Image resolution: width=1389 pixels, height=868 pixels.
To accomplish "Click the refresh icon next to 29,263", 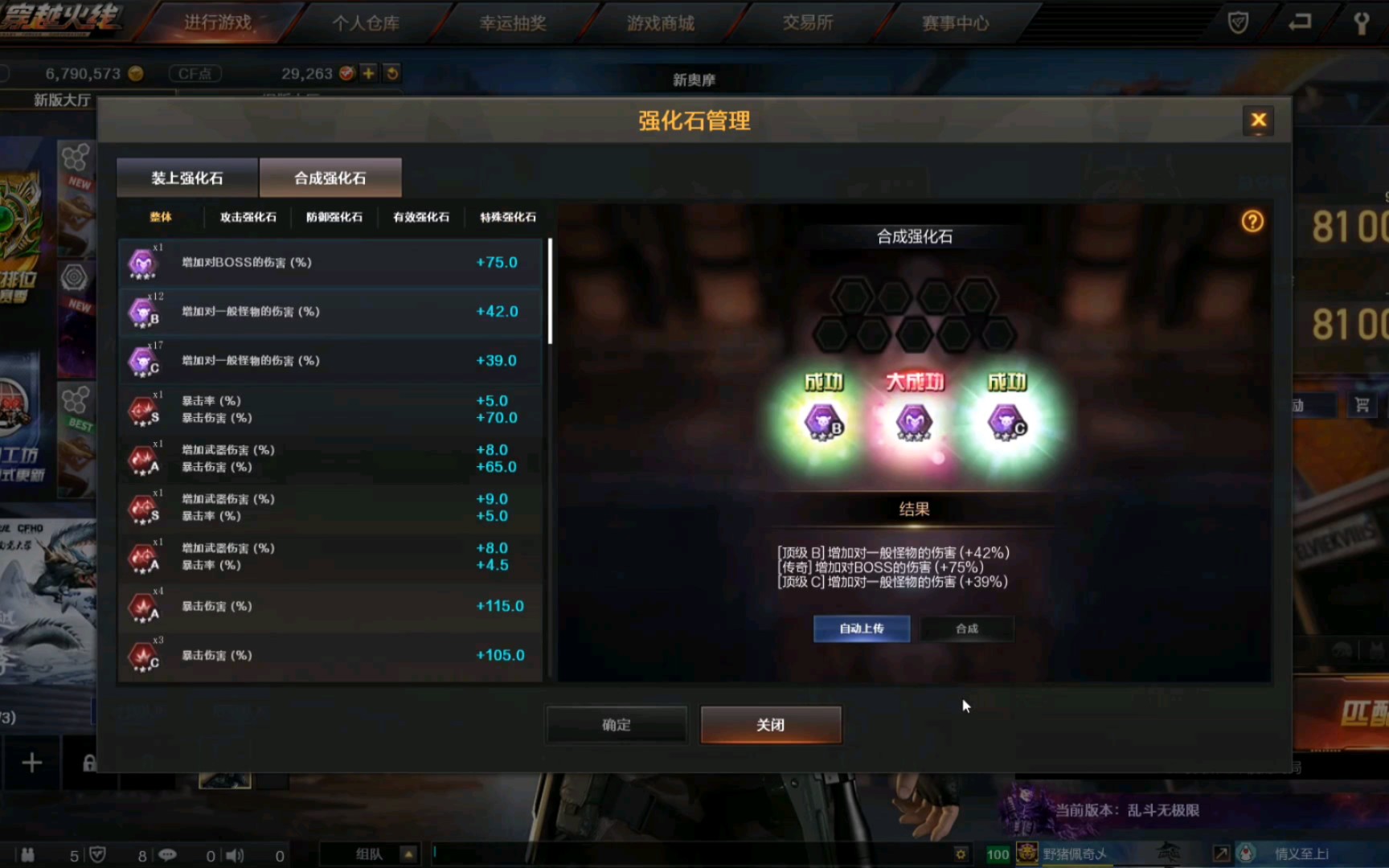I will [391, 73].
